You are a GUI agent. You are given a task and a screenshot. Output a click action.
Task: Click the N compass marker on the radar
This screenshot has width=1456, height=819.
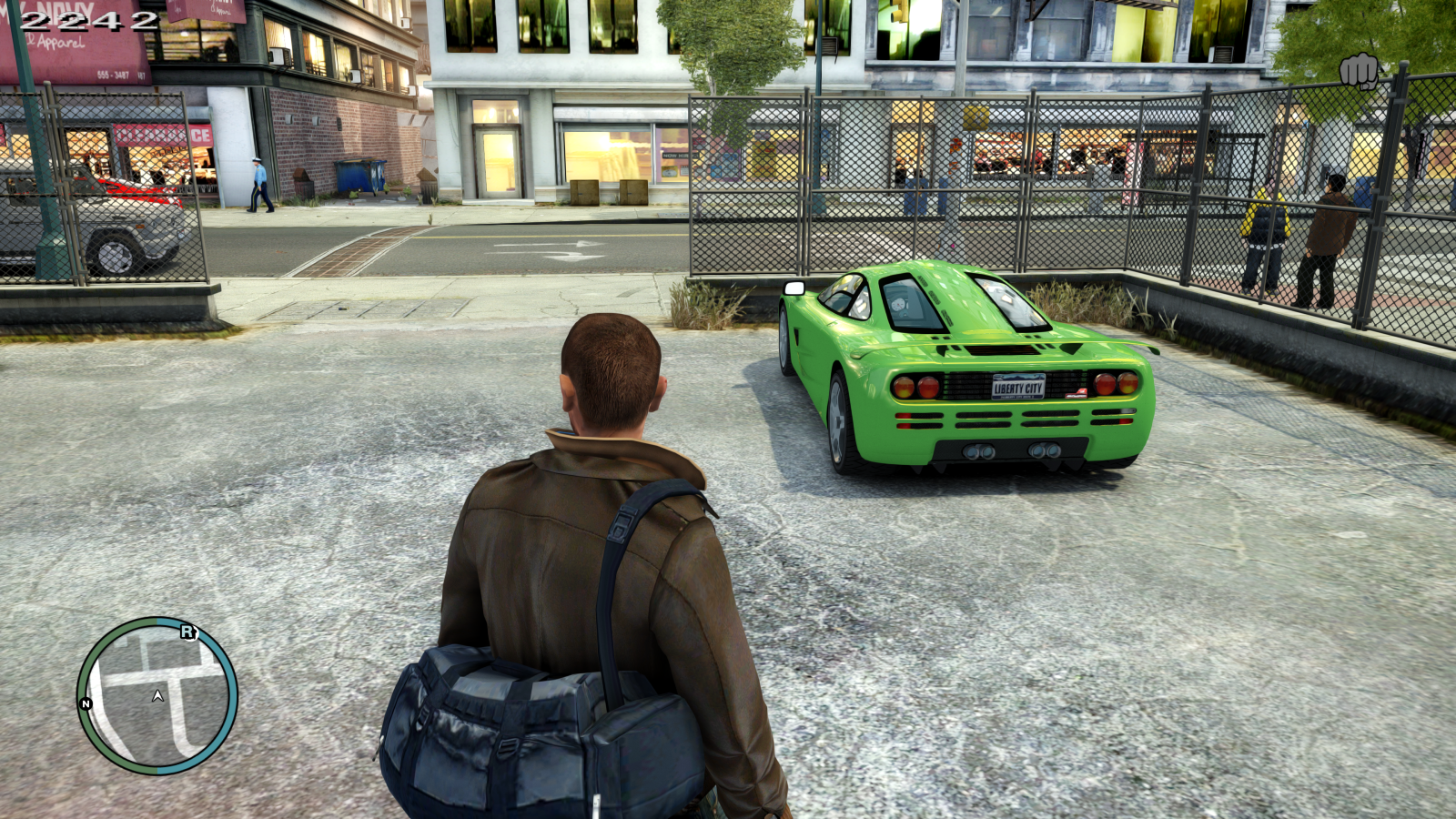pos(86,703)
